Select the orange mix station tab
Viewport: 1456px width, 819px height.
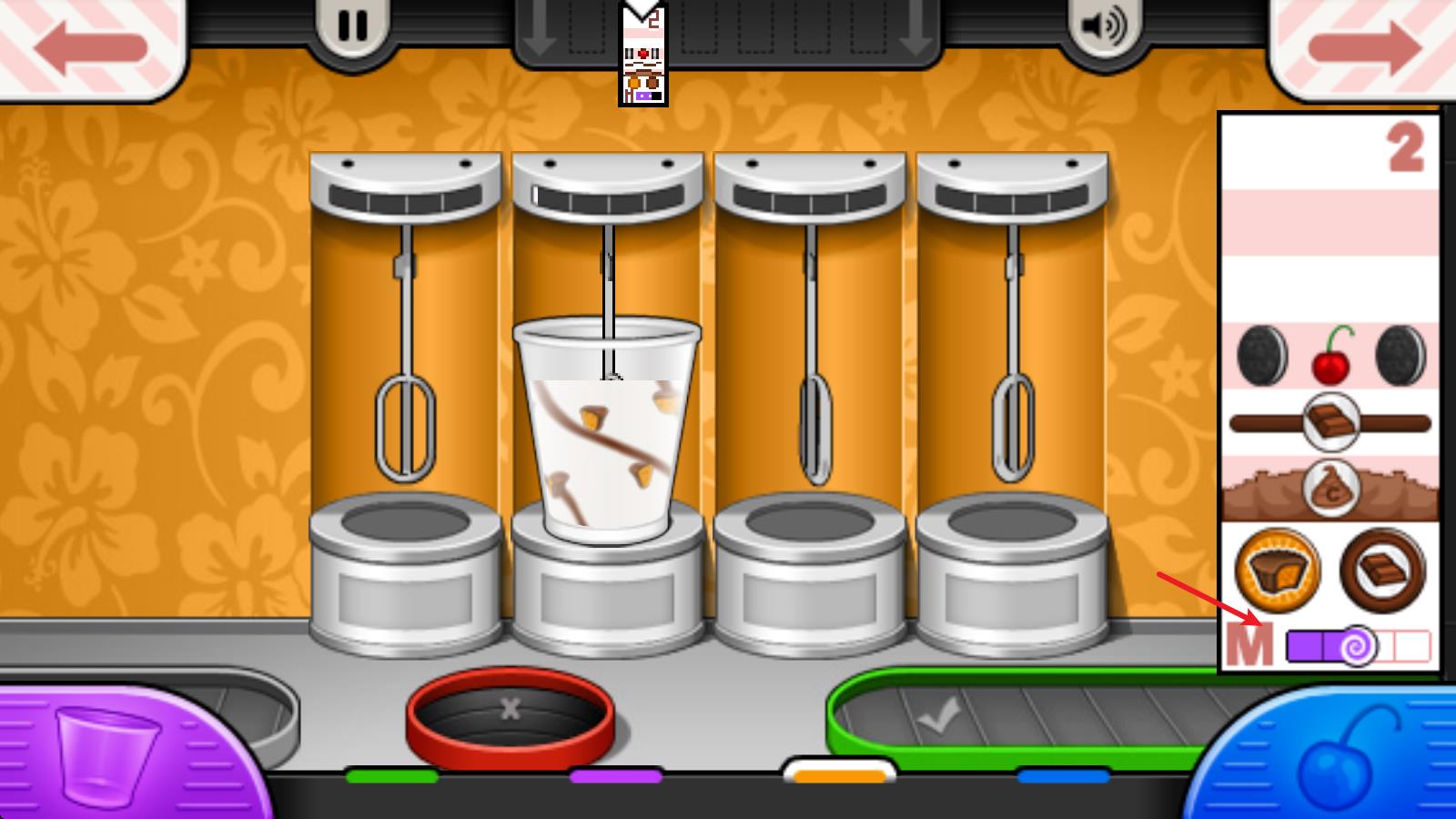tap(839, 775)
